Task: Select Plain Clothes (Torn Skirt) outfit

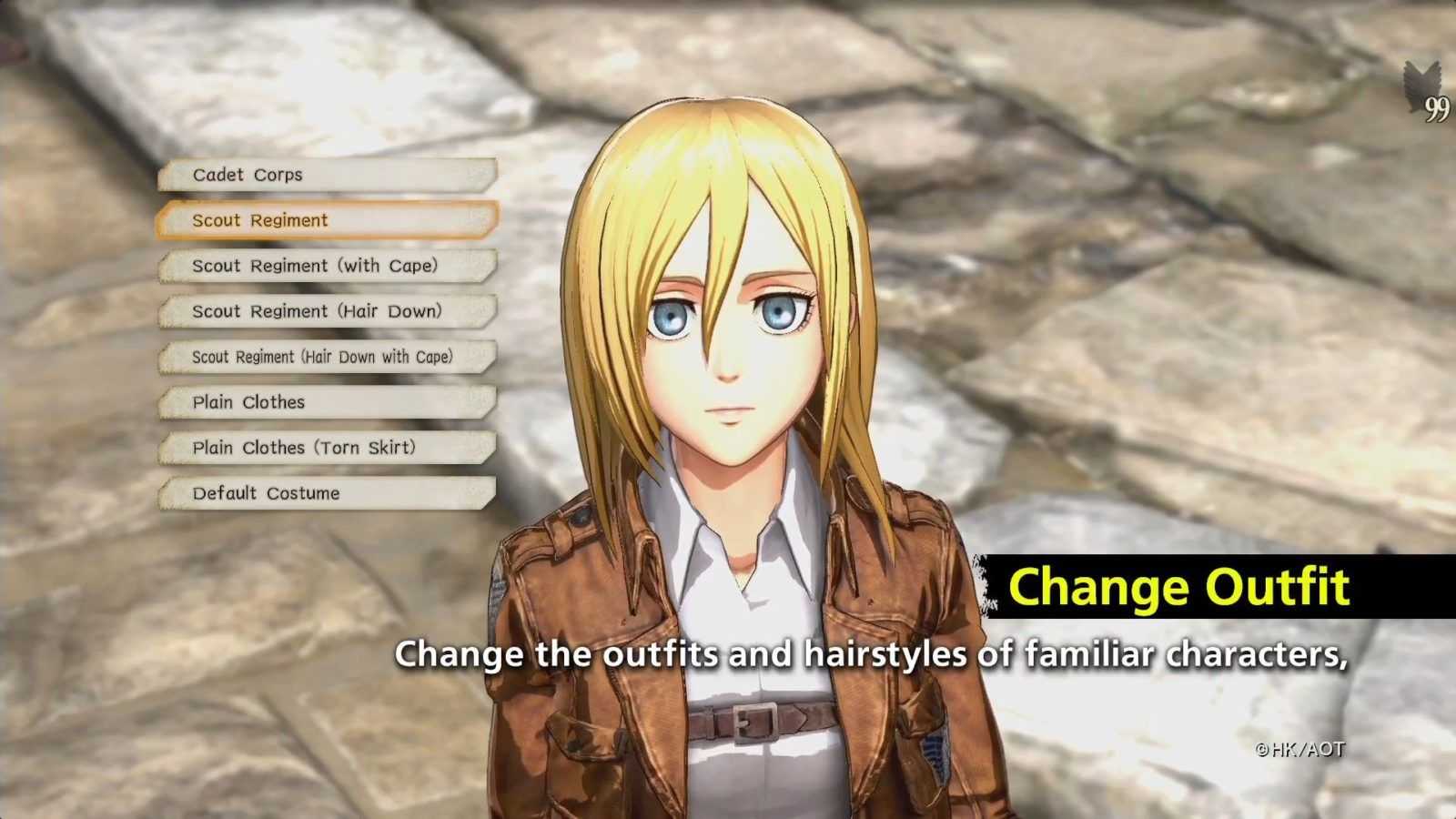Action: pyautogui.click(x=328, y=448)
